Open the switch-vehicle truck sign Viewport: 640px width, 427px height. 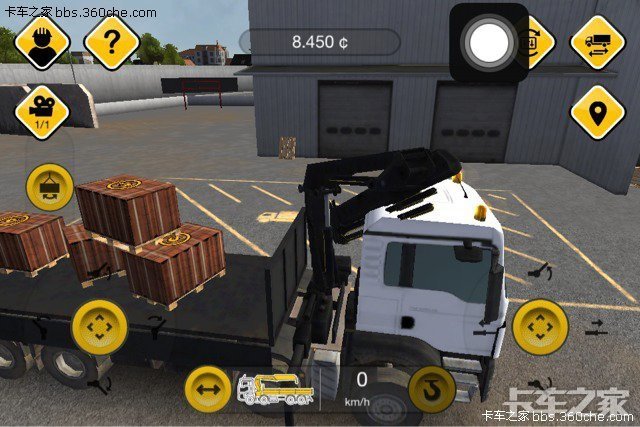pos(597,42)
